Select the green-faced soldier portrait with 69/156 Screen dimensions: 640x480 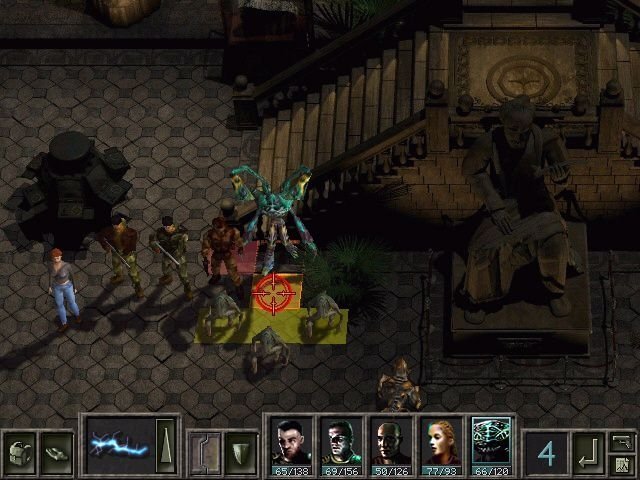[341, 442]
